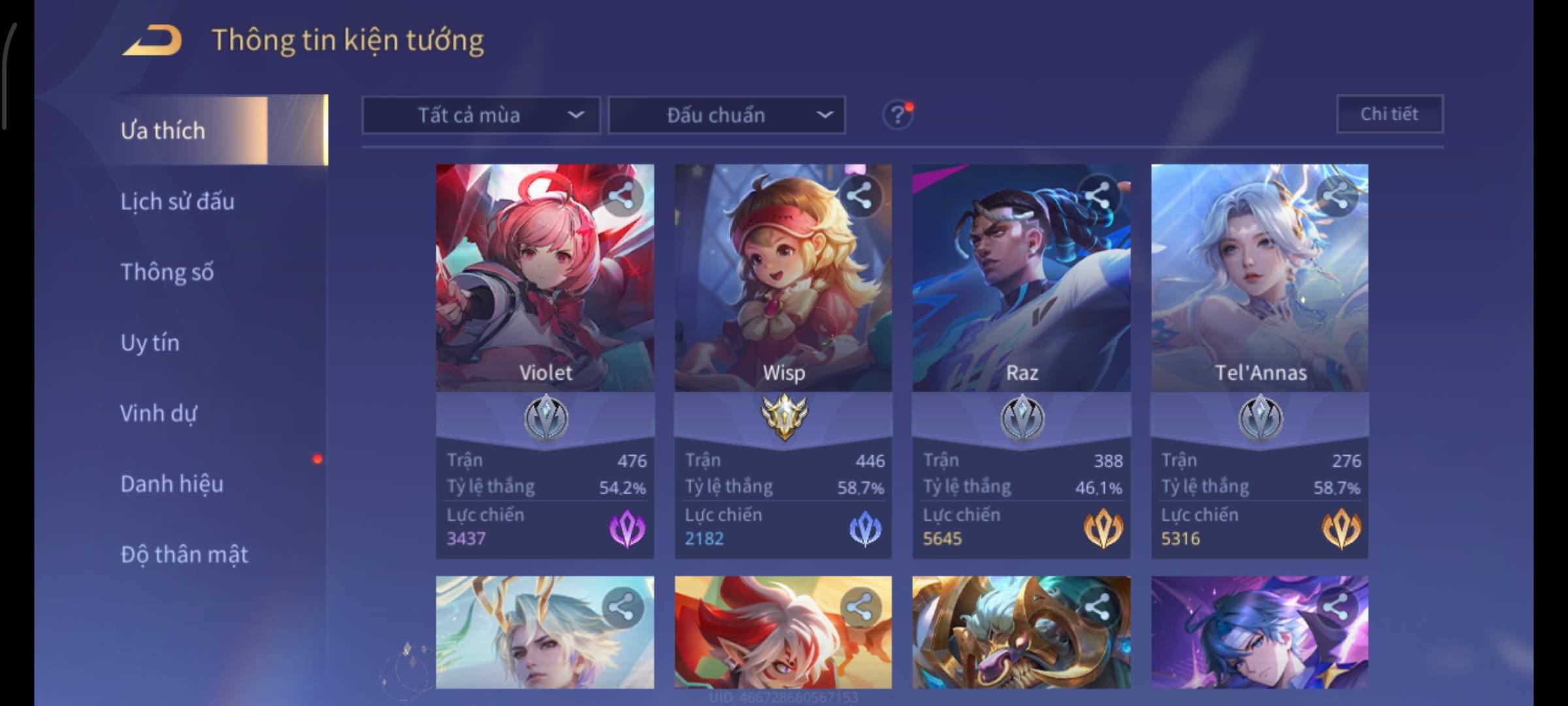Share the Tel'Annas hero stats

pyautogui.click(x=1335, y=195)
